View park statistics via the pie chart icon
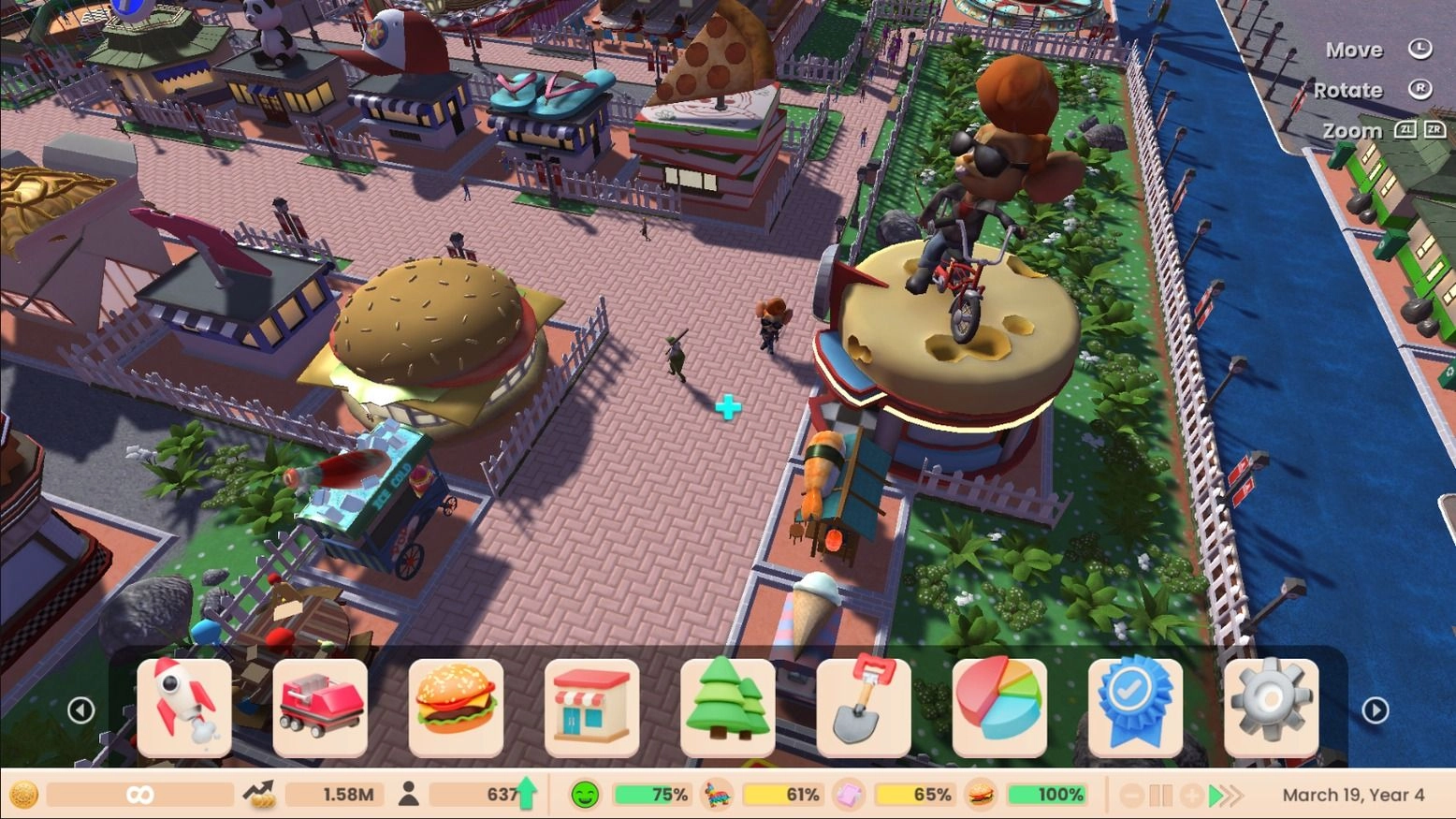The width and height of the screenshot is (1456, 819). pos(998,709)
